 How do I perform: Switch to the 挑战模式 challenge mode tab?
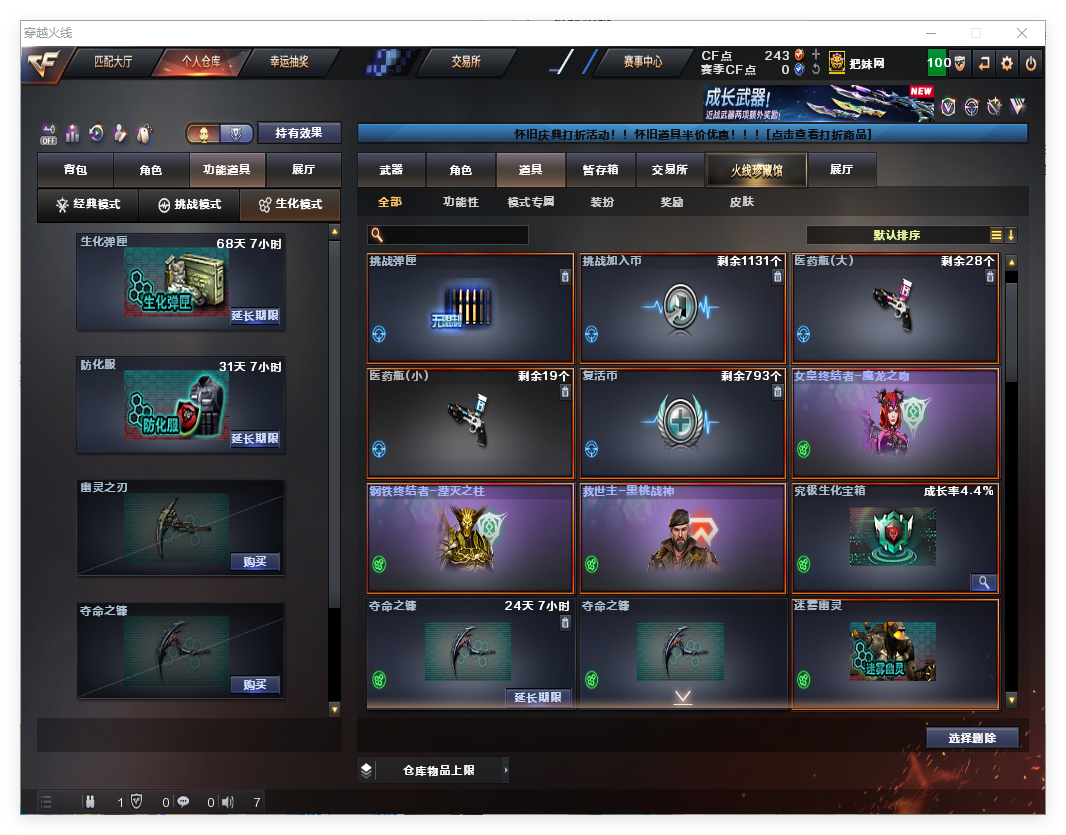(x=189, y=205)
